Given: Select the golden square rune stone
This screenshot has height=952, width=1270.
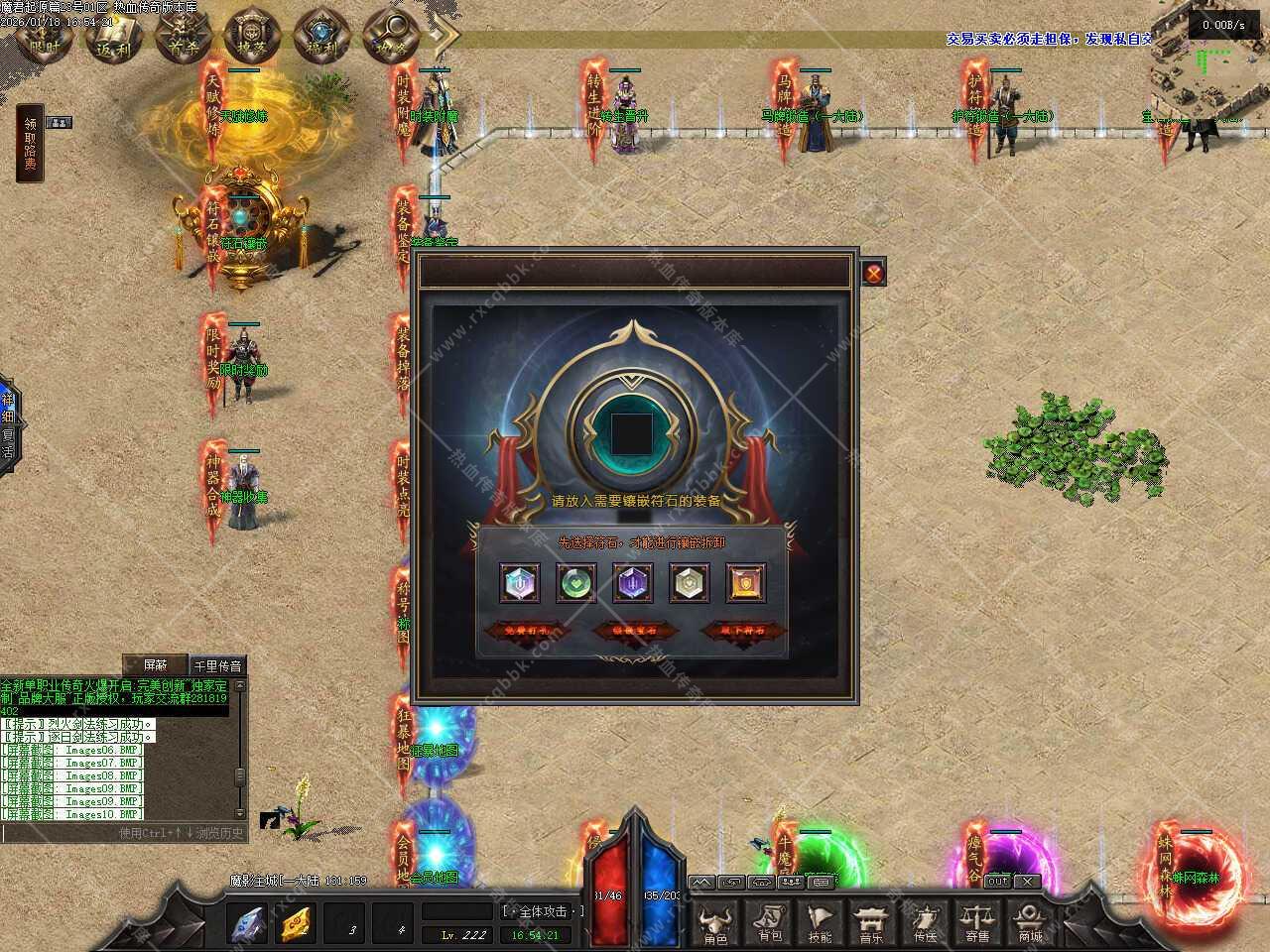Looking at the screenshot, I should tap(745, 583).
